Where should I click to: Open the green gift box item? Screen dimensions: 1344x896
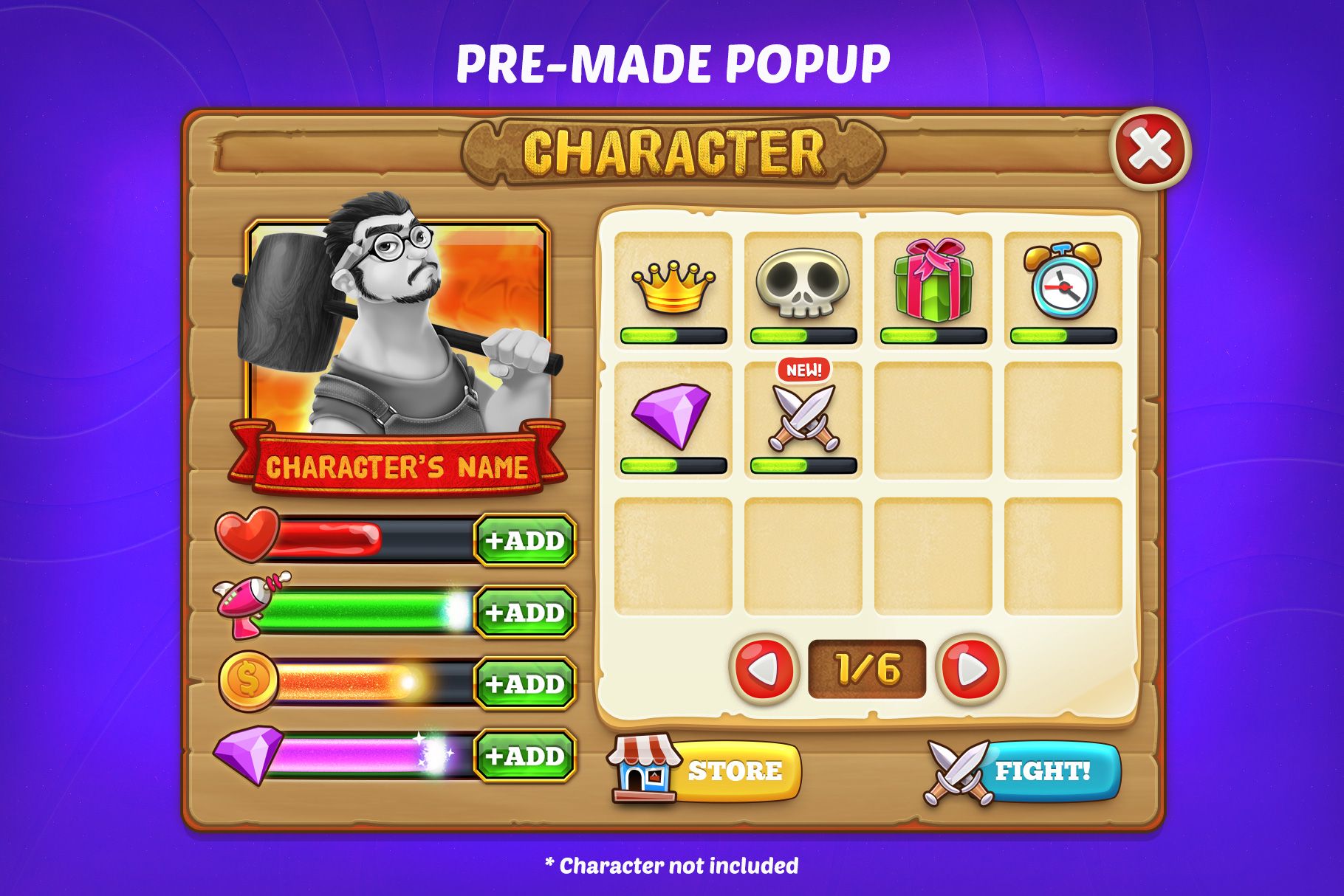tap(932, 280)
